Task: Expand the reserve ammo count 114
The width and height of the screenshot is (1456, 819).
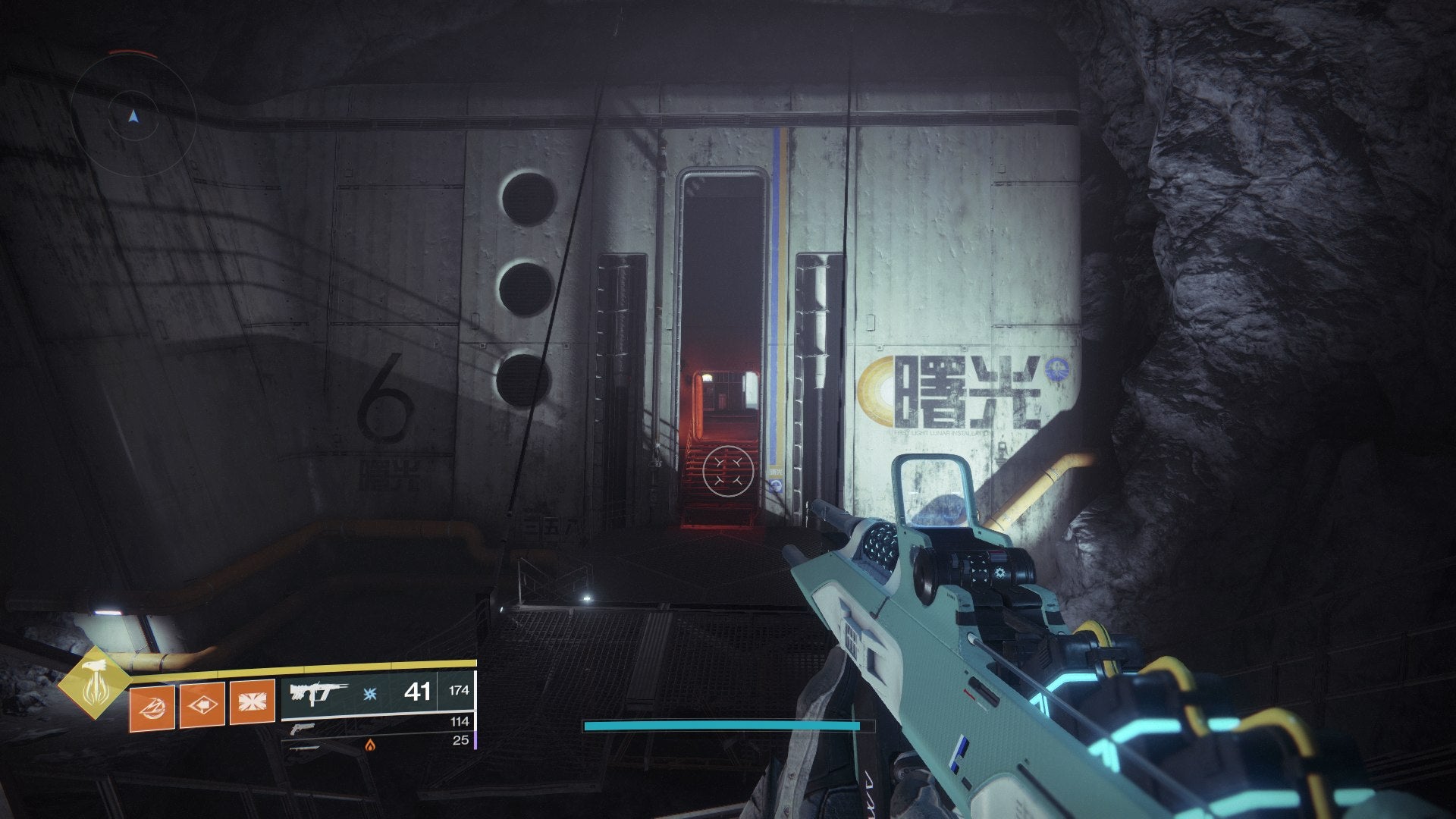Action: pyautogui.click(x=460, y=722)
